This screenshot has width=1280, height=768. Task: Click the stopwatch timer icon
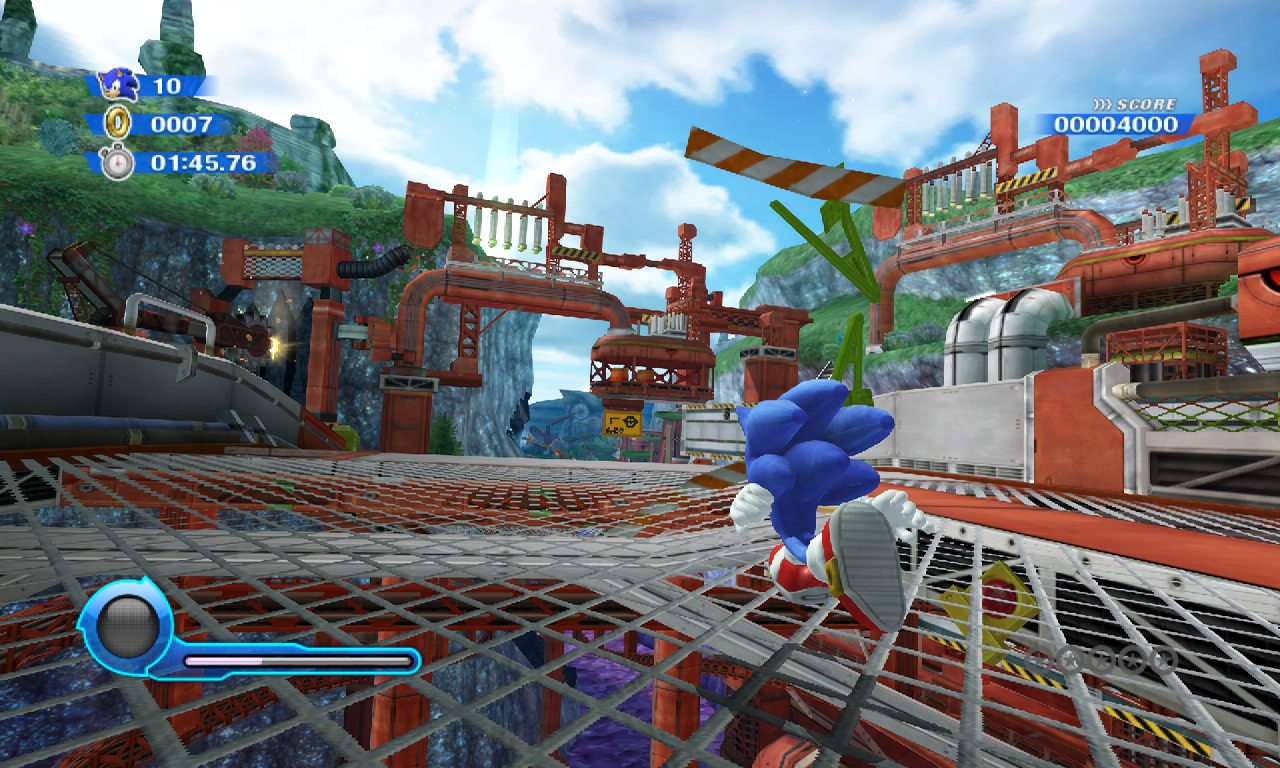coord(117,162)
